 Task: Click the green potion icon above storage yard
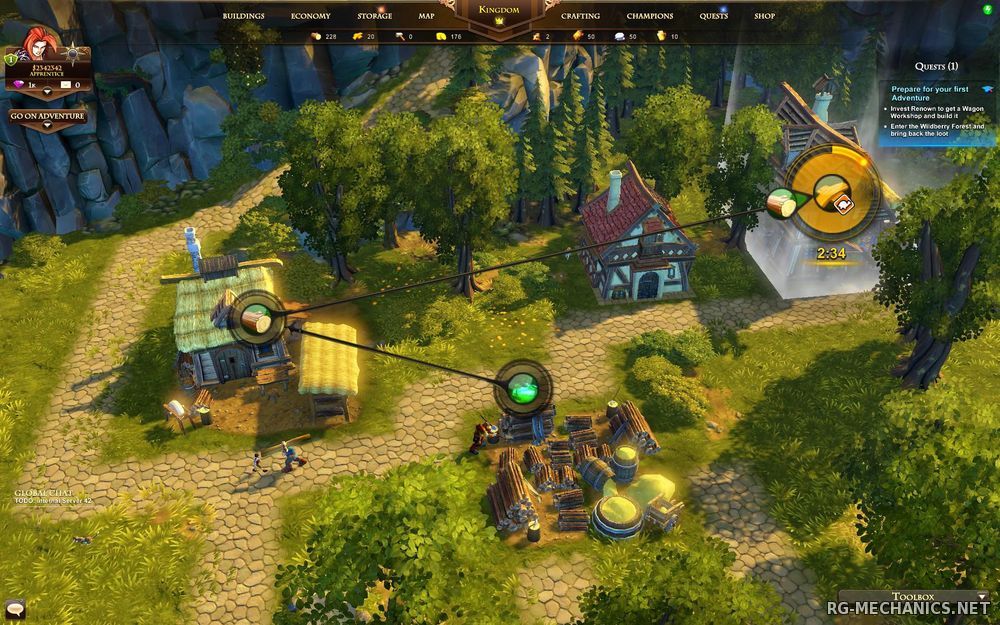pos(522,386)
